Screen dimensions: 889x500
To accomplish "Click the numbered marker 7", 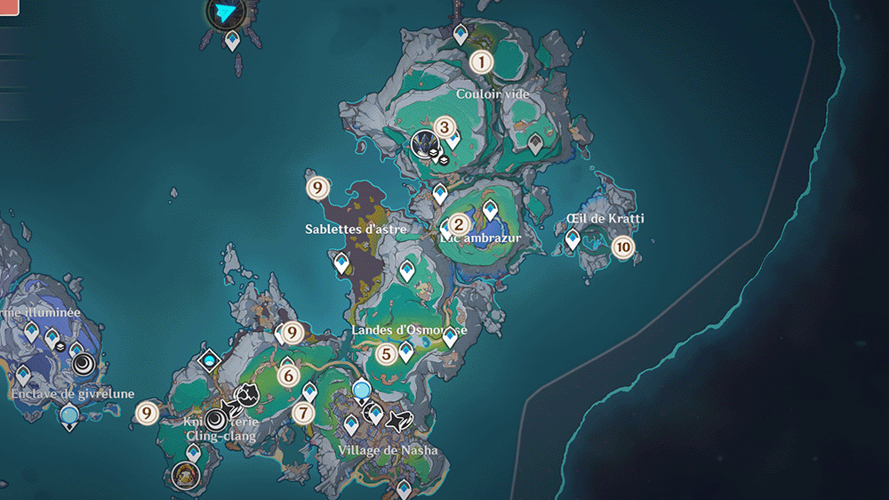I will [303, 412].
